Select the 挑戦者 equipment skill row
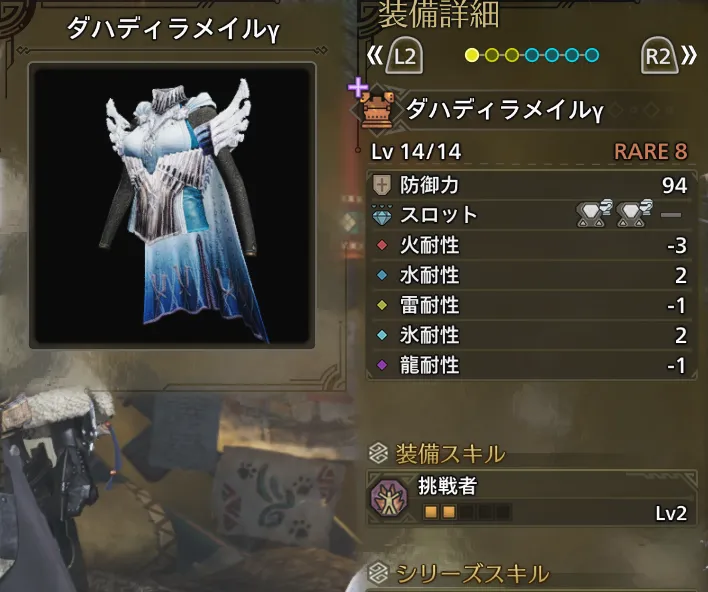This screenshot has width=708, height=592. point(530,499)
